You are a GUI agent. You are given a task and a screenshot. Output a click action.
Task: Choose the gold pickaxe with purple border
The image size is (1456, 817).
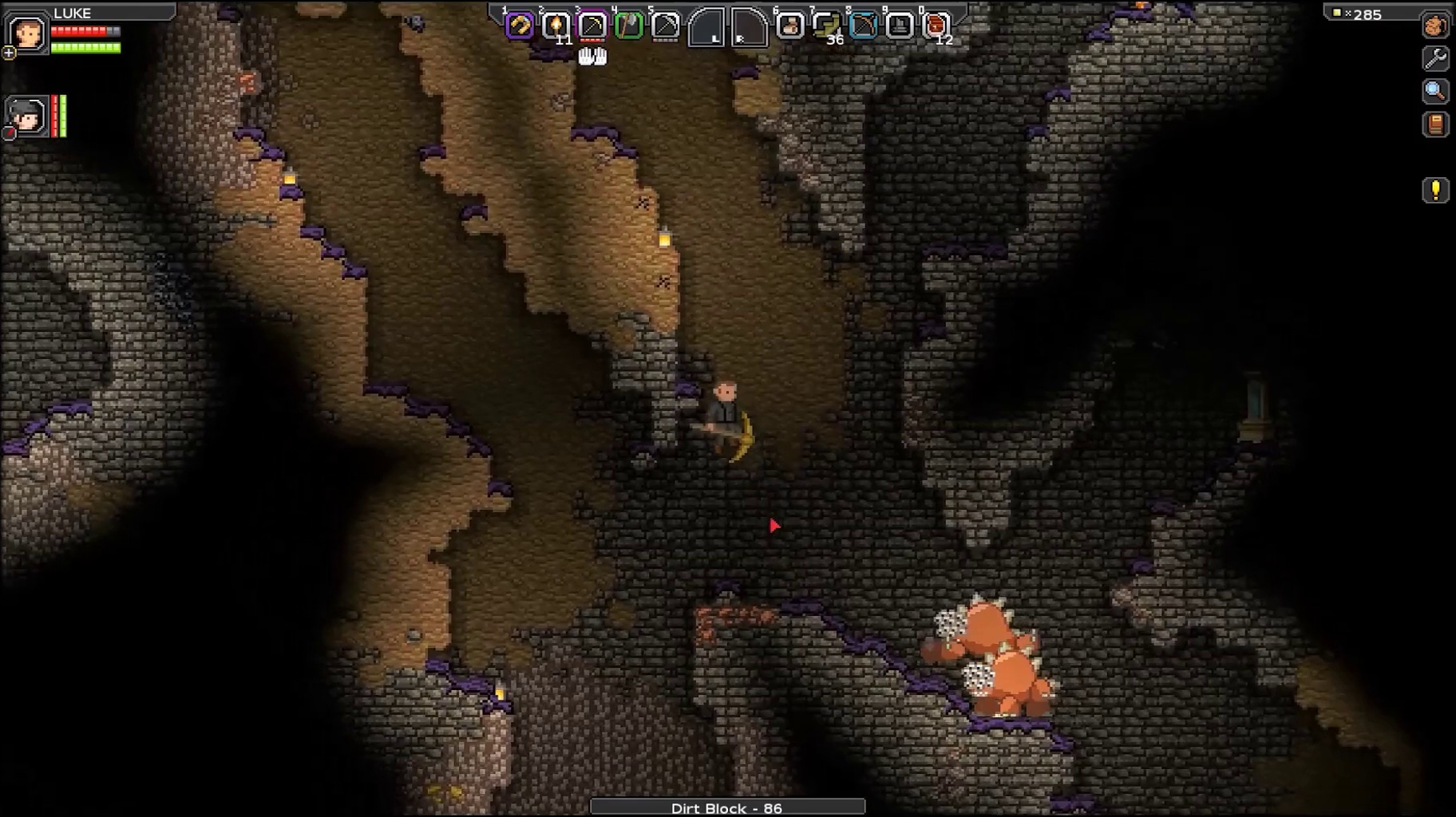click(592, 26)
